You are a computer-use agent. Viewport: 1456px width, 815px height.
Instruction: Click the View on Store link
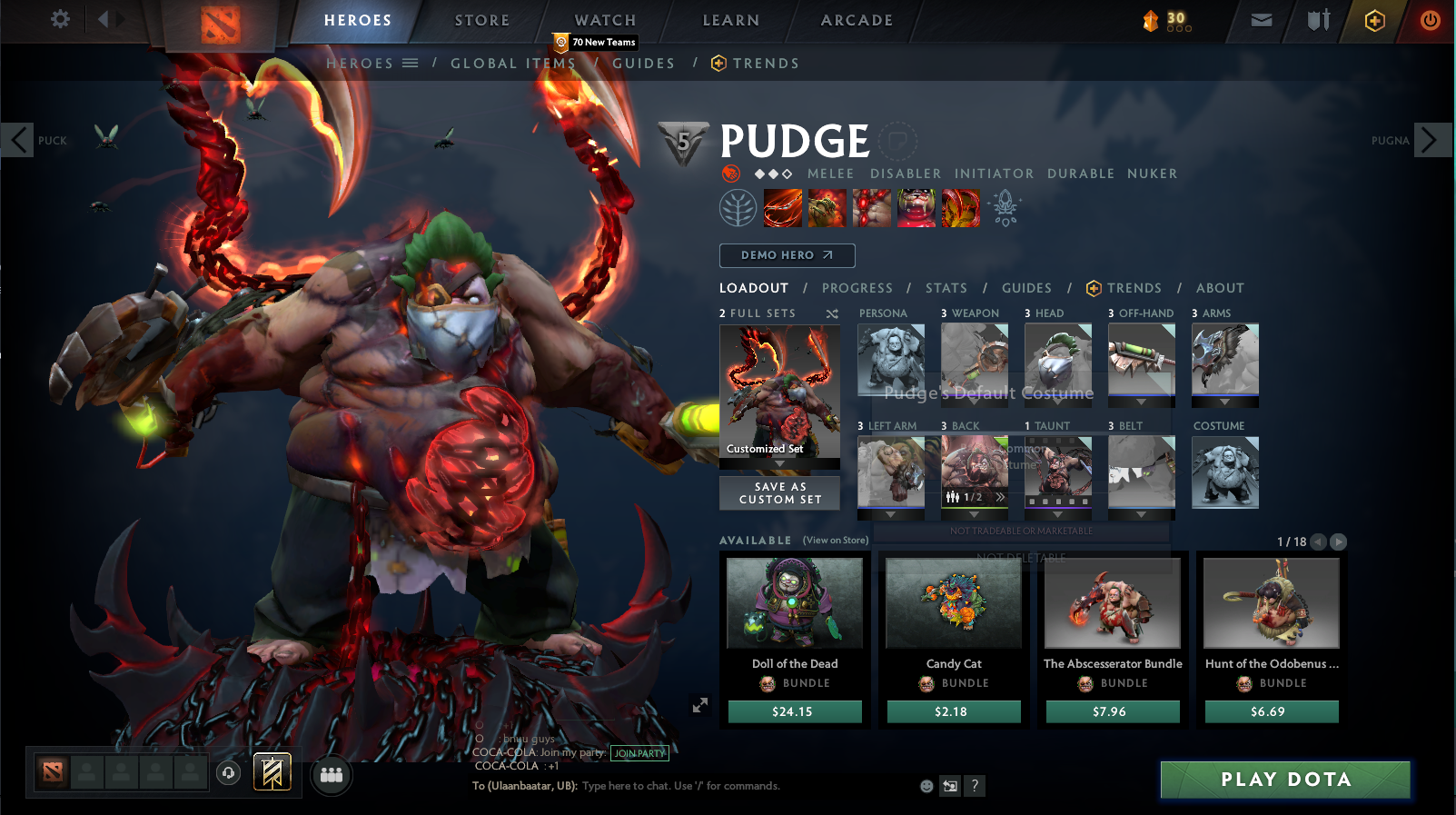click(x=834, y=540)
